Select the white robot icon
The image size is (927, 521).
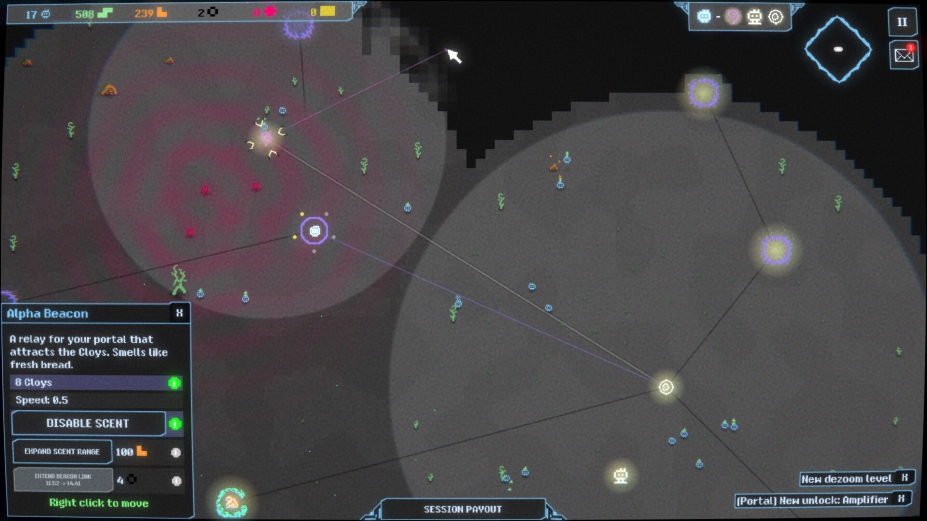[x=754, y=17]
